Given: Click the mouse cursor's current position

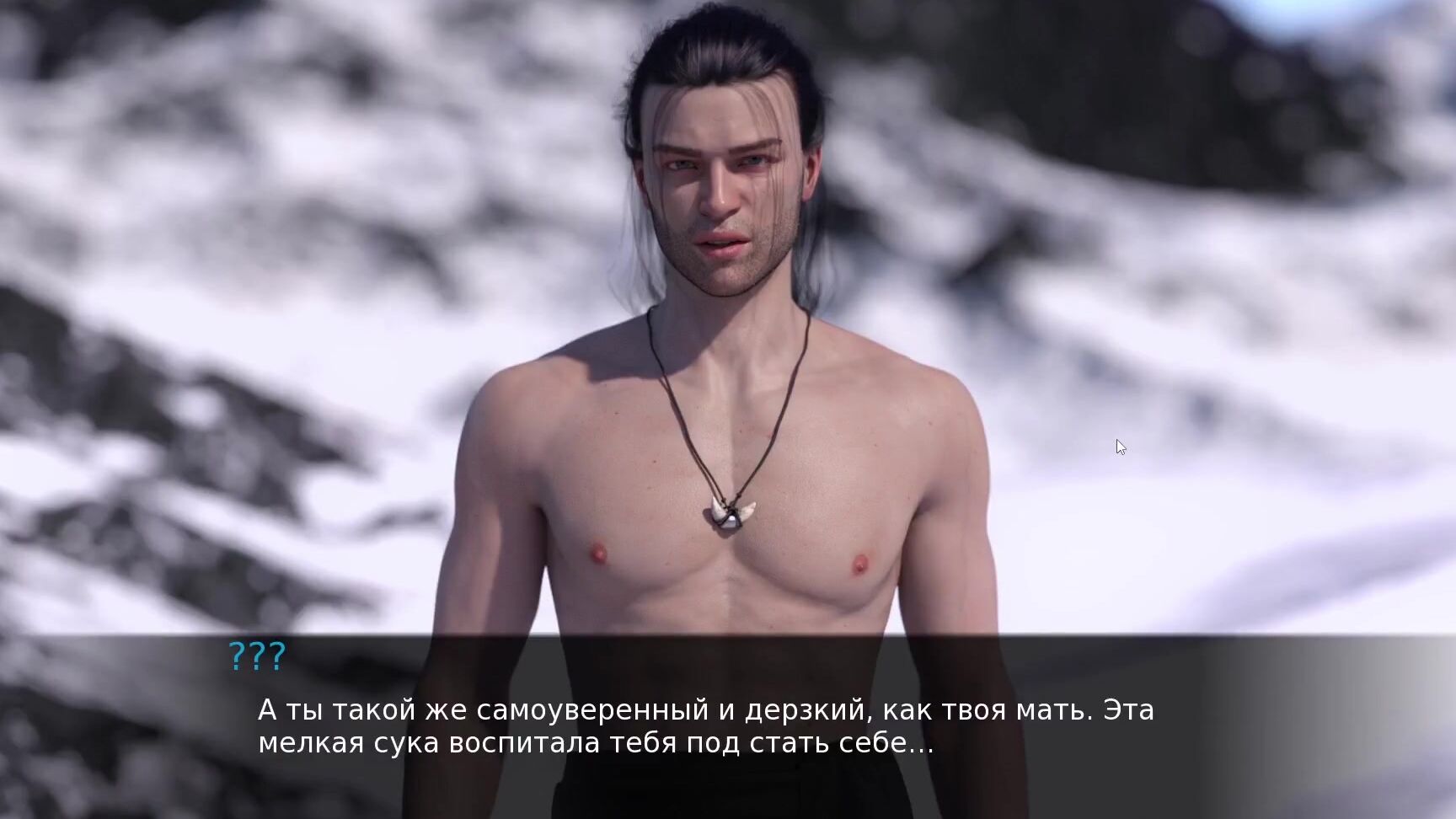Looking at the screenshot, I should click(x=1119, y=446).
